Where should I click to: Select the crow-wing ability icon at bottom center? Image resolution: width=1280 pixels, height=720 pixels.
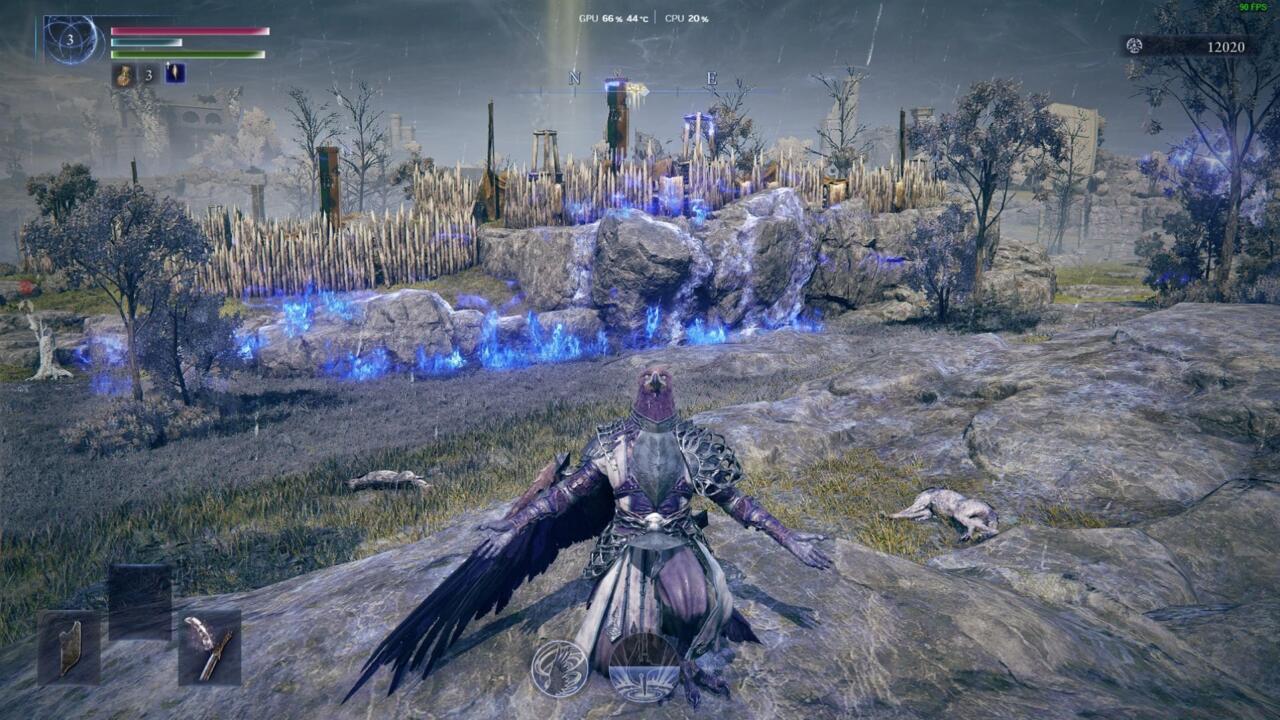pyautogui.click(x=560, y=668)
